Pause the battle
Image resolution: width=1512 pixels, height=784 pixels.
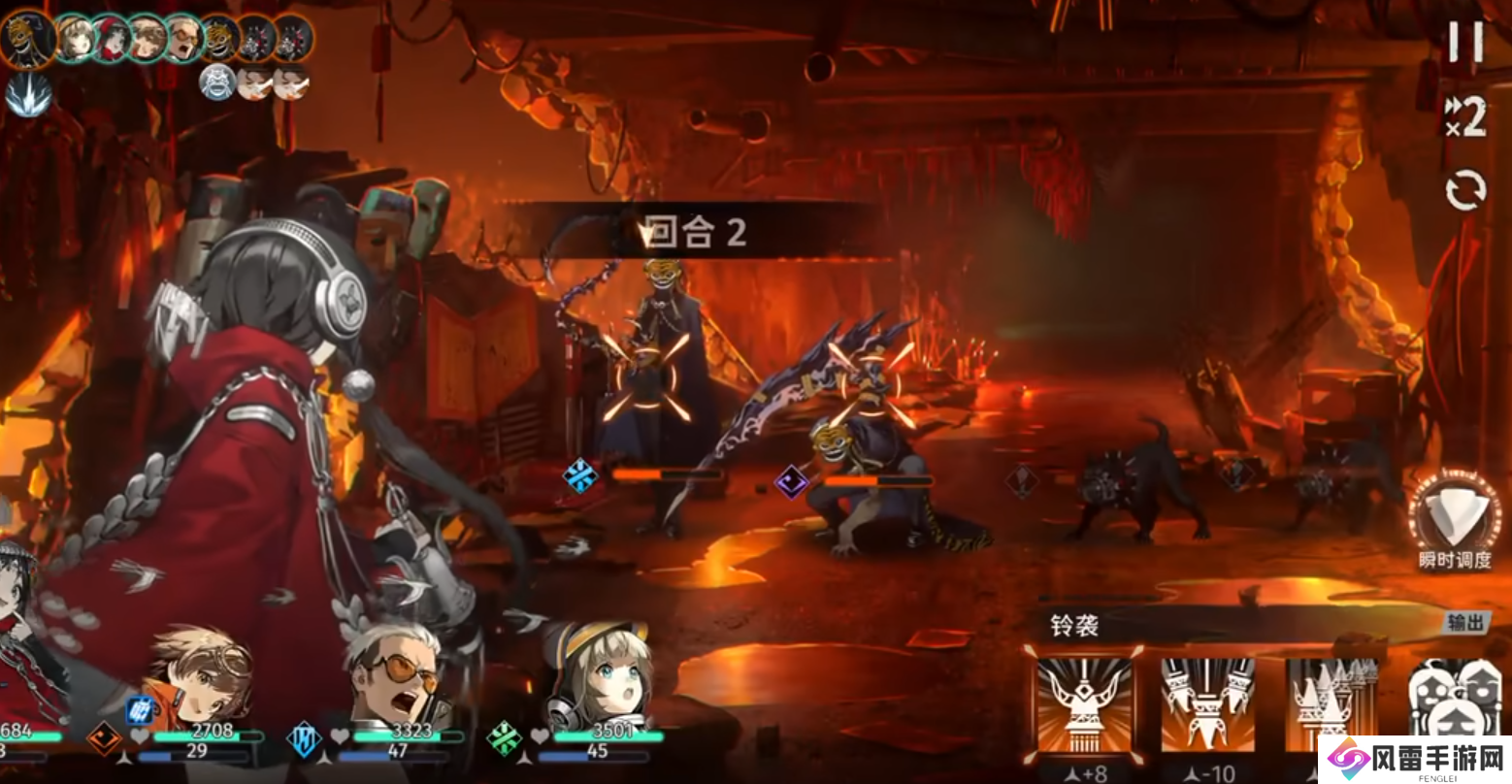click(x=1465, y=41)
